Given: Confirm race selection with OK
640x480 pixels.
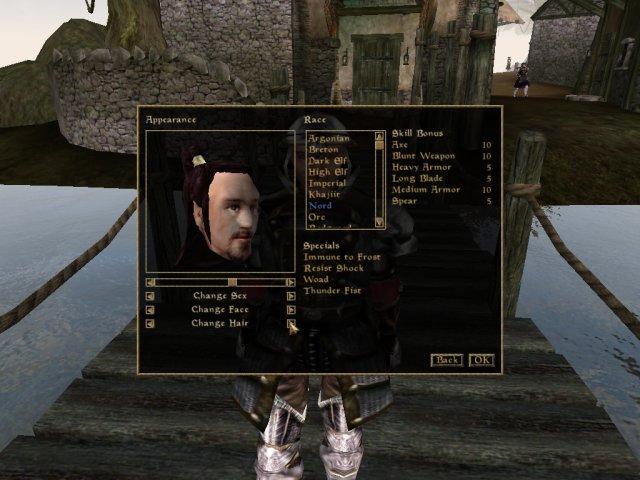Looking at the screenshot, I should click(481, 360).
